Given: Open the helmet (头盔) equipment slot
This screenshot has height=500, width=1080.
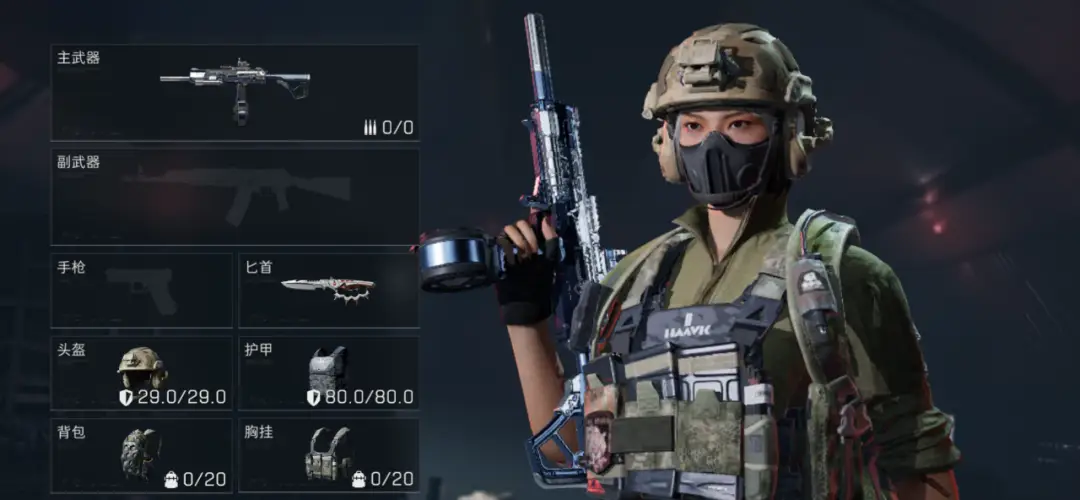Looking at the screenshot, I should 142,372.
